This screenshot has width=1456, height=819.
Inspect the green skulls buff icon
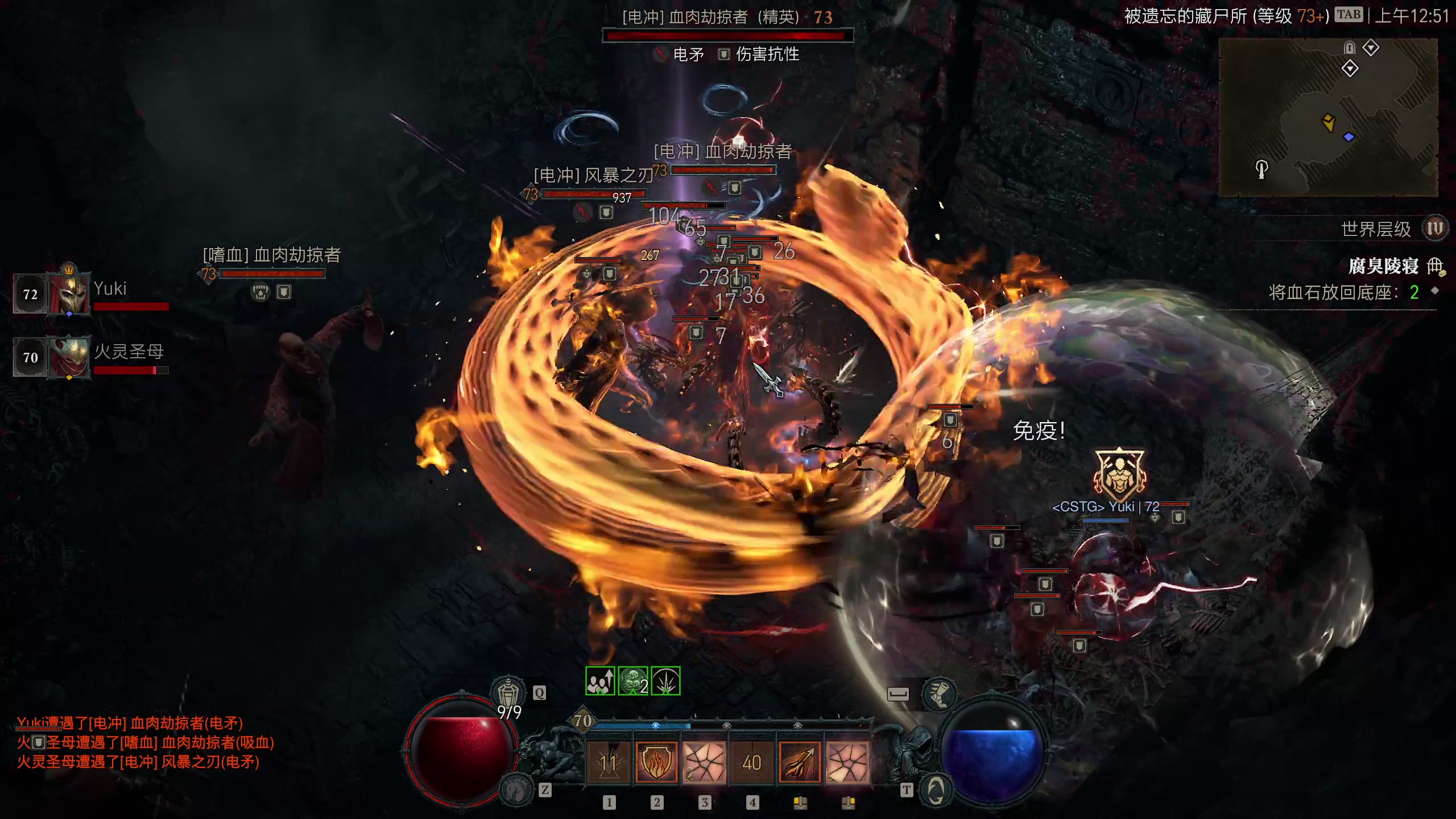click(x=633, y=681)
